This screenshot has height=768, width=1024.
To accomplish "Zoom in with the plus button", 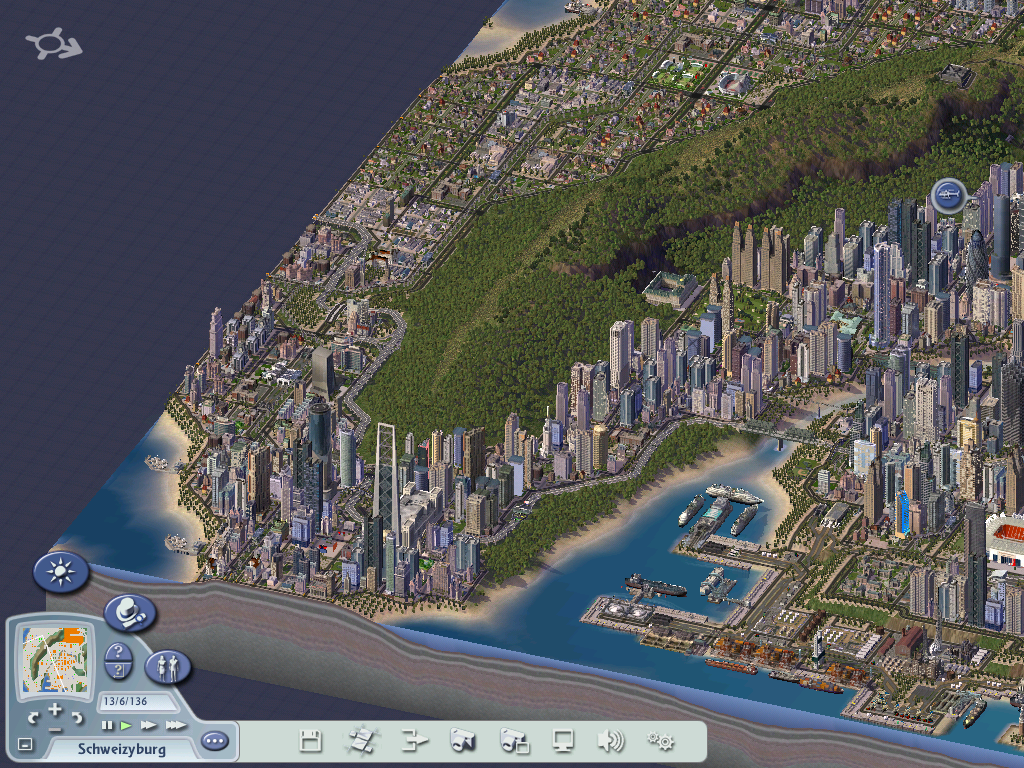I will tap(55, 709).
